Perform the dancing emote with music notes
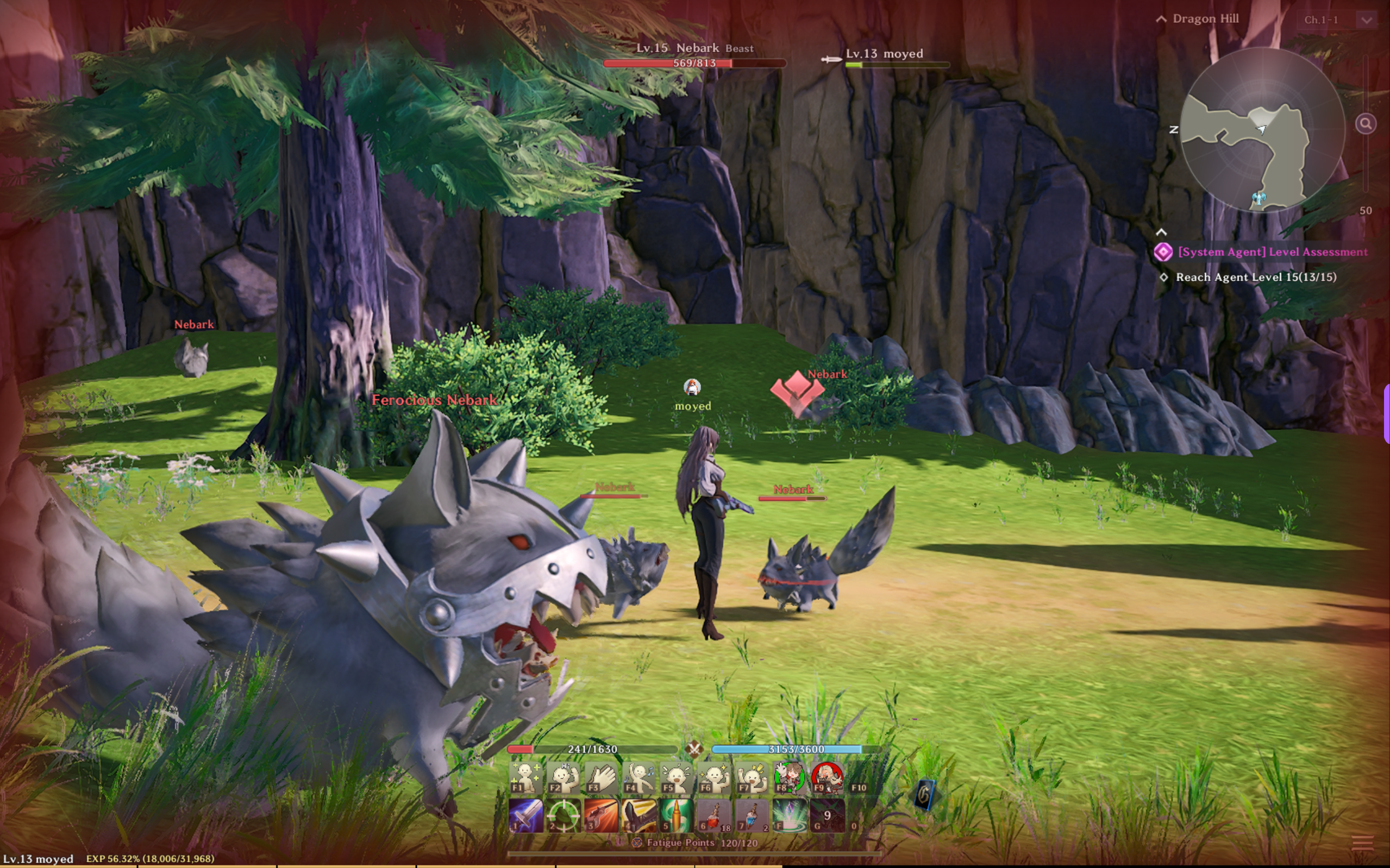Viewport: 1390px width, 868px height. click(x=639, y=778)
